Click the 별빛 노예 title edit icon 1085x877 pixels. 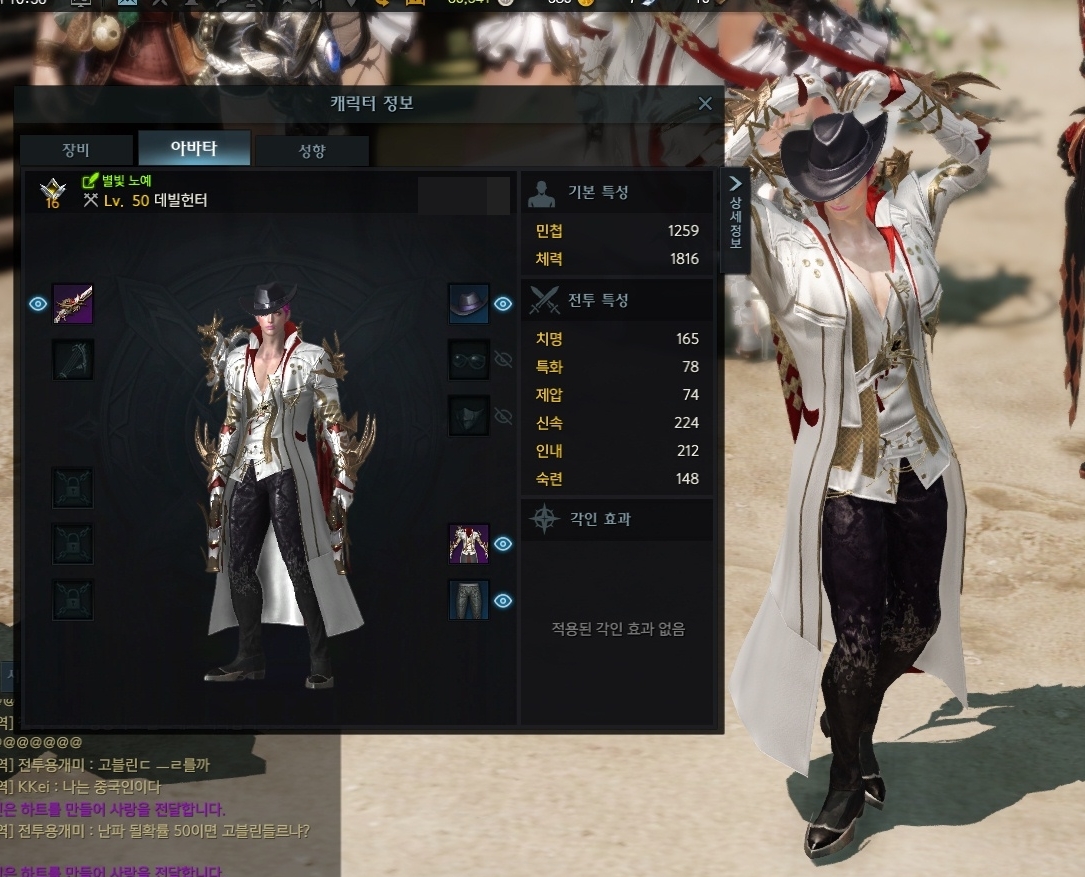(x=89, y=182)
